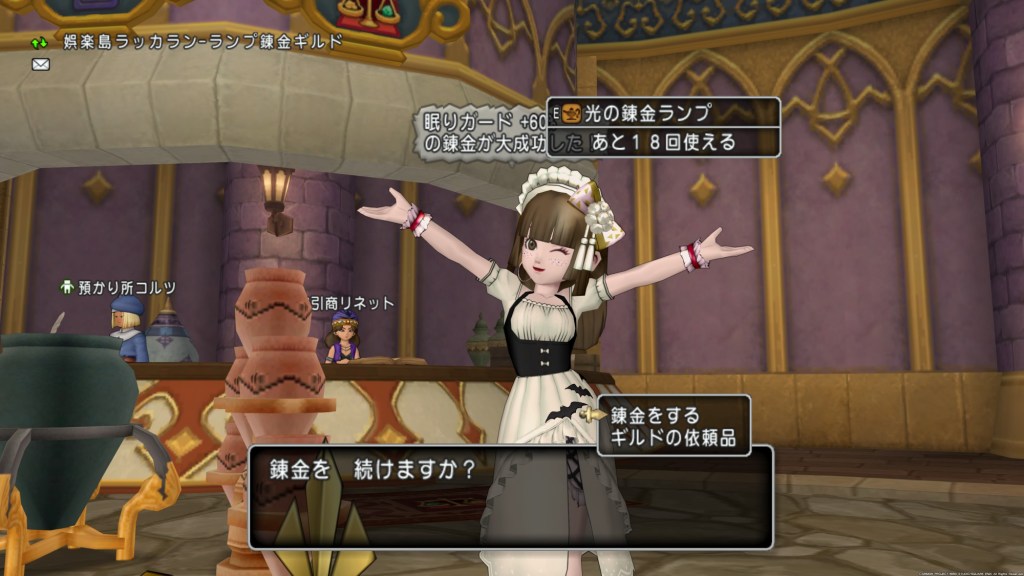The width and height of the screenshot is (1024, 576).
Task: Open the mail envelope icon
Action: coord(41,65)
